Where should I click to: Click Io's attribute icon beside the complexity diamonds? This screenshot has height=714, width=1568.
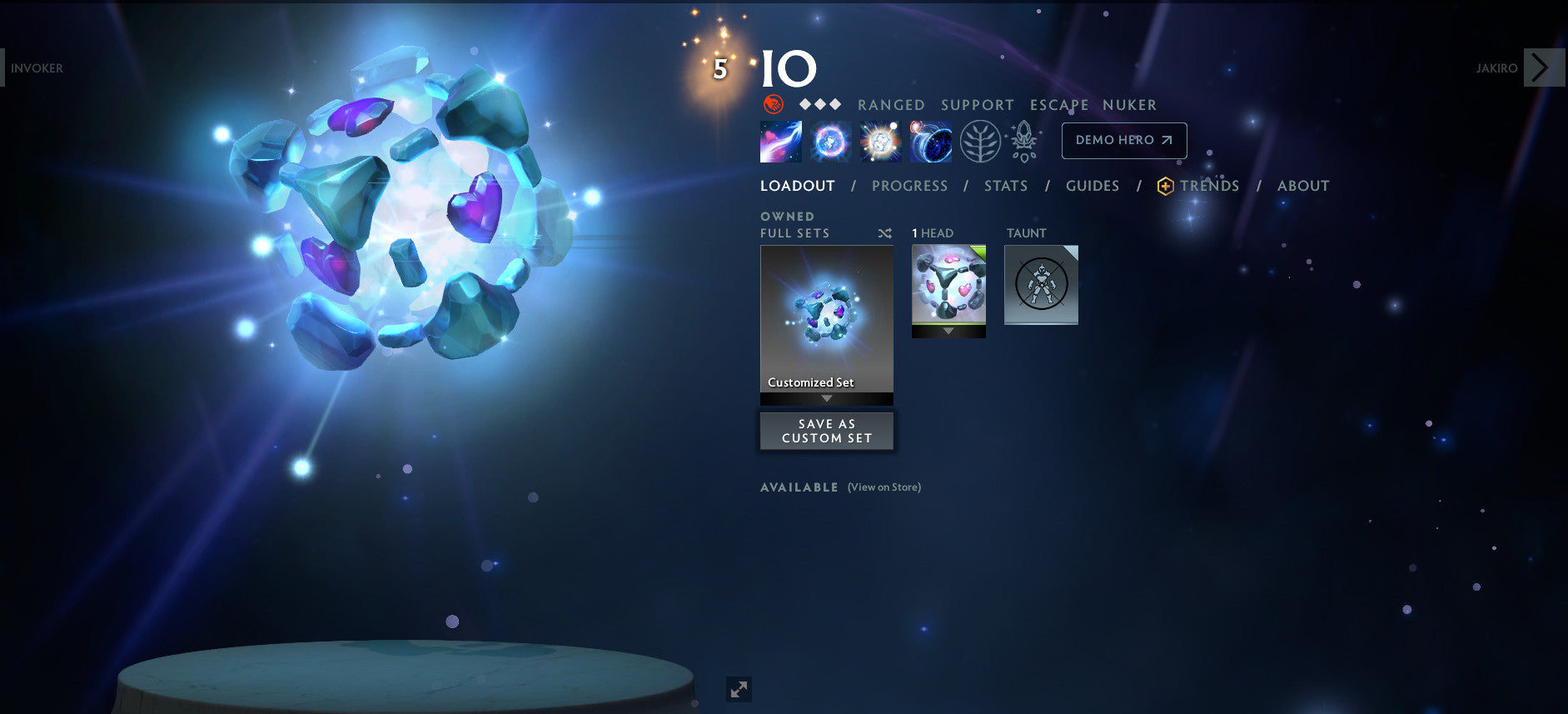click(773, 105)
